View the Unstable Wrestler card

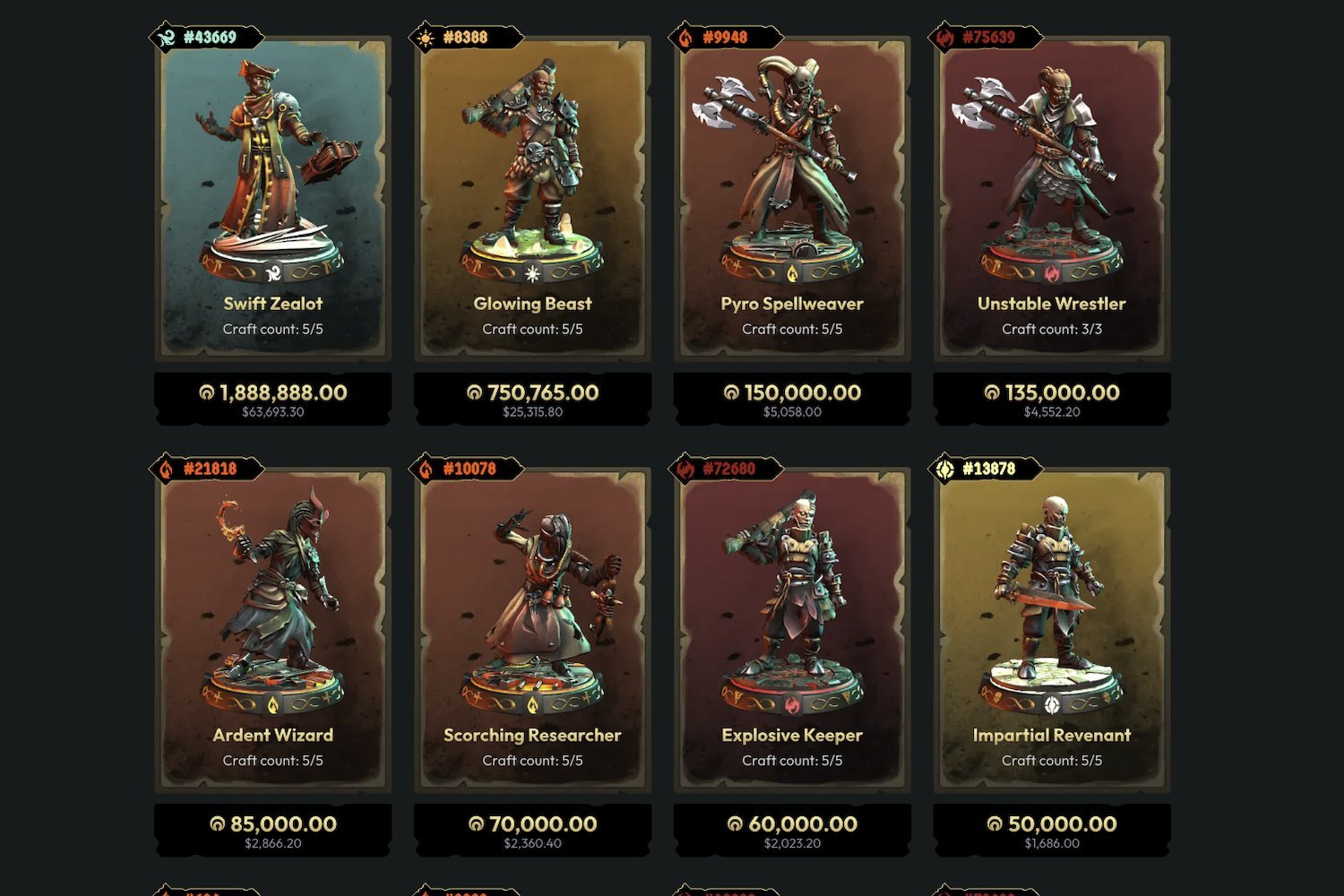[x=1052, y=197]
